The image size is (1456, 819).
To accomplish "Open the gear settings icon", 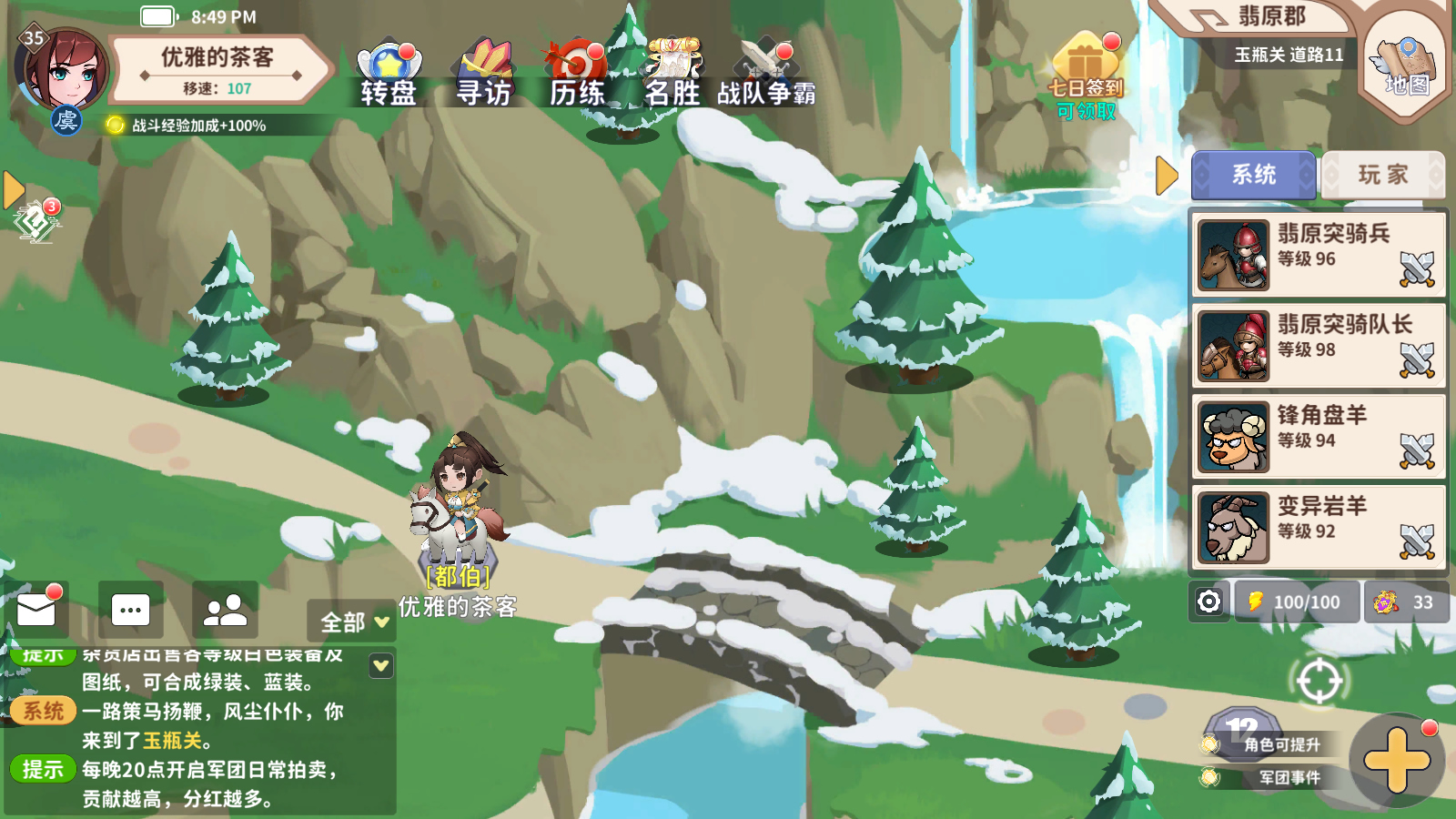I will (1208, 602).
